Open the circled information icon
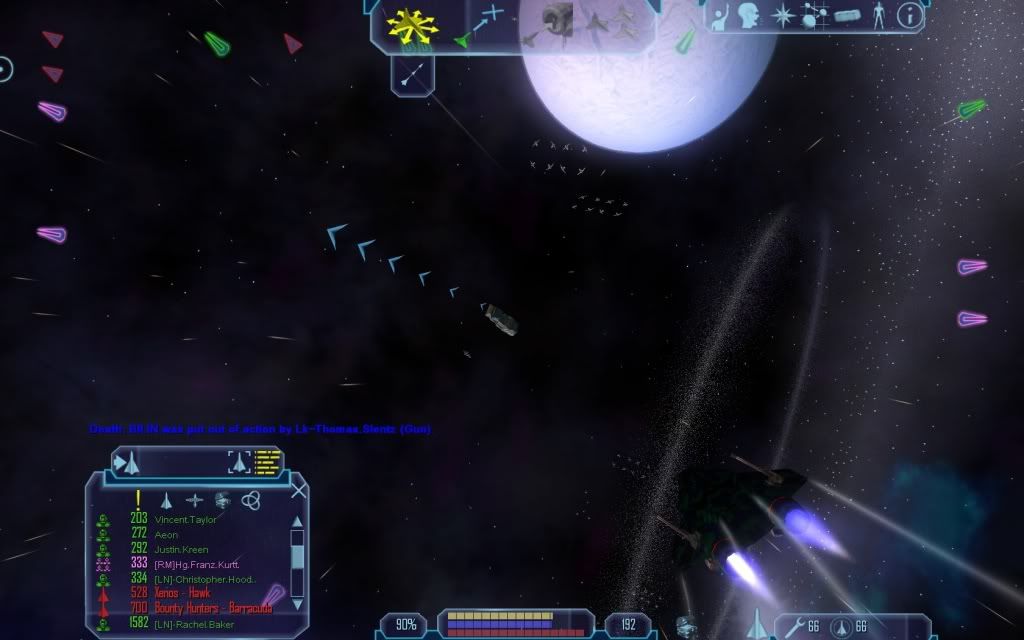The image size is (1024, 640). [909, 15]
